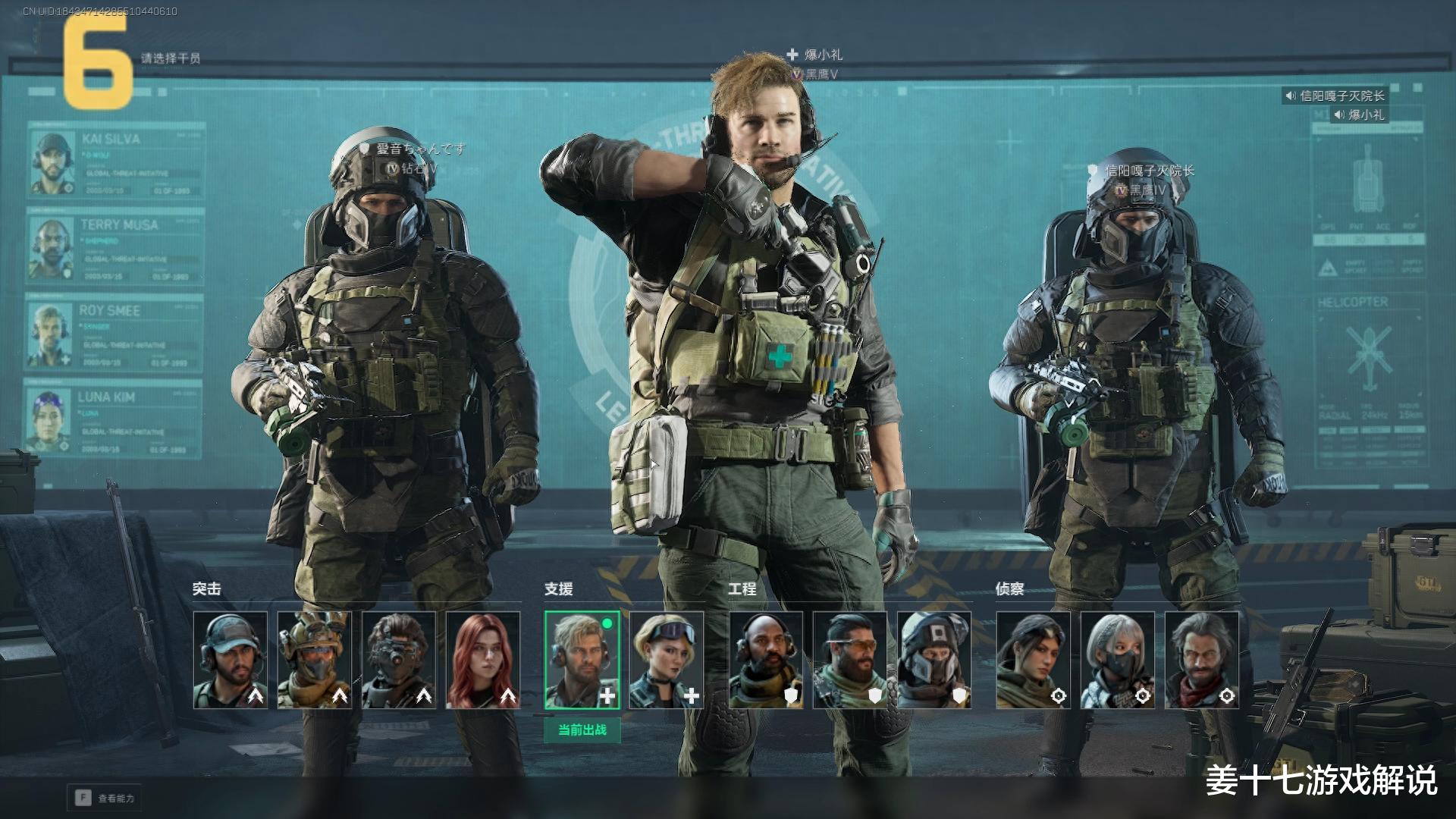Pick the assault operator wearing night-vision goggles
This screenshot has width=1456, height=819.
(399, 660)
